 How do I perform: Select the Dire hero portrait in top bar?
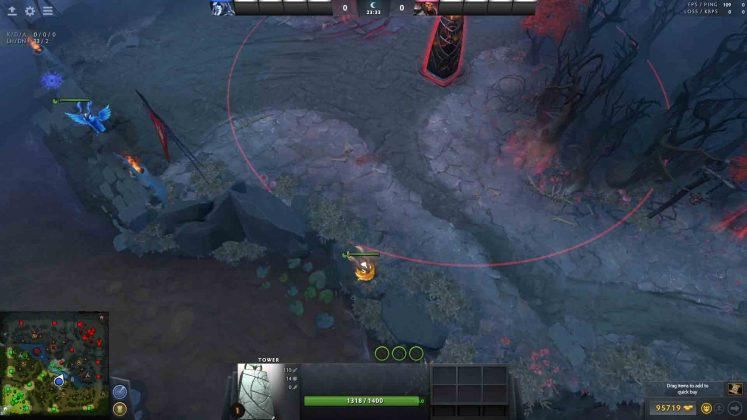(x=425, y=7)
